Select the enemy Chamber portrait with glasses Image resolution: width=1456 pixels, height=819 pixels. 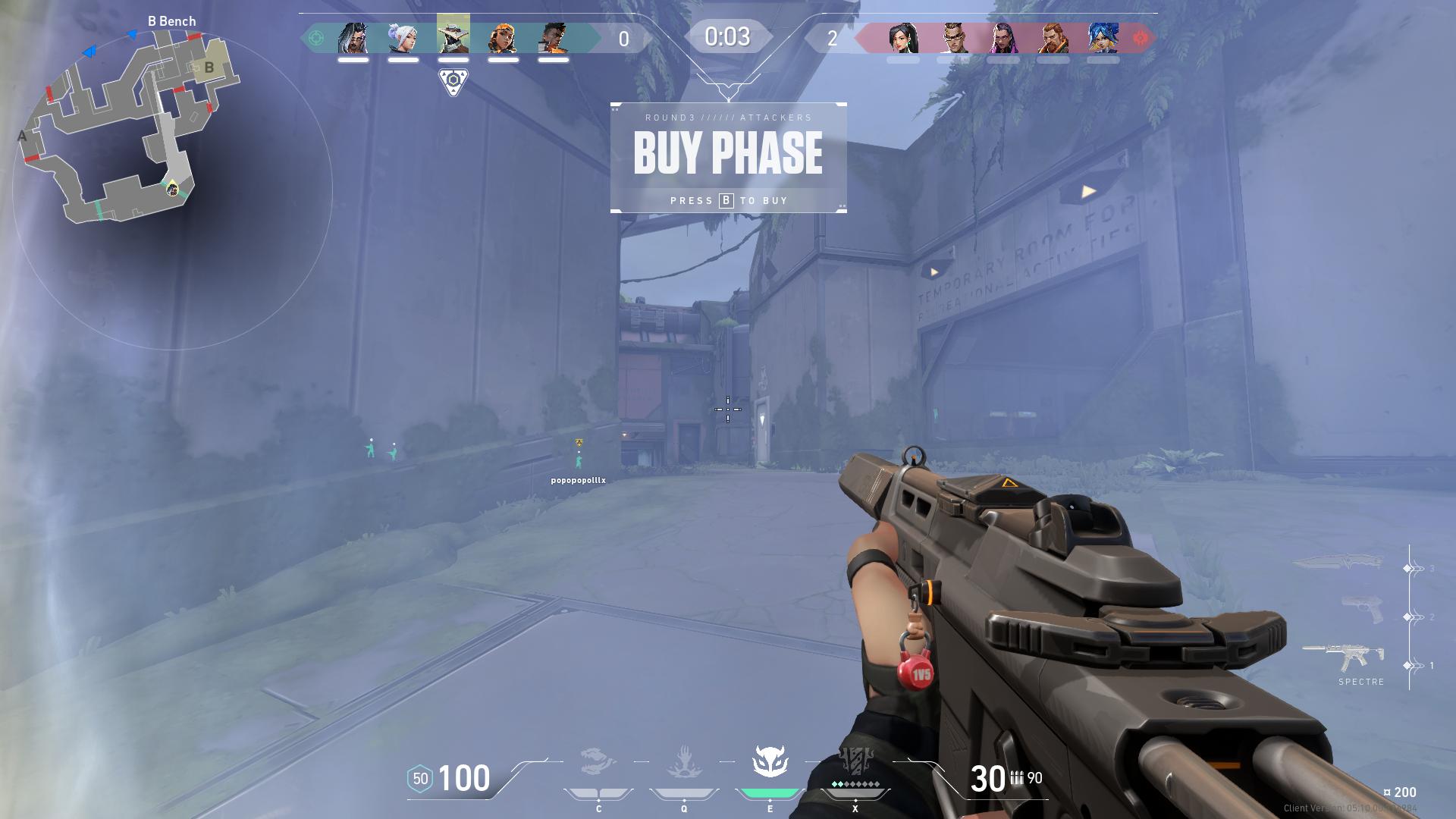[953, 37]
